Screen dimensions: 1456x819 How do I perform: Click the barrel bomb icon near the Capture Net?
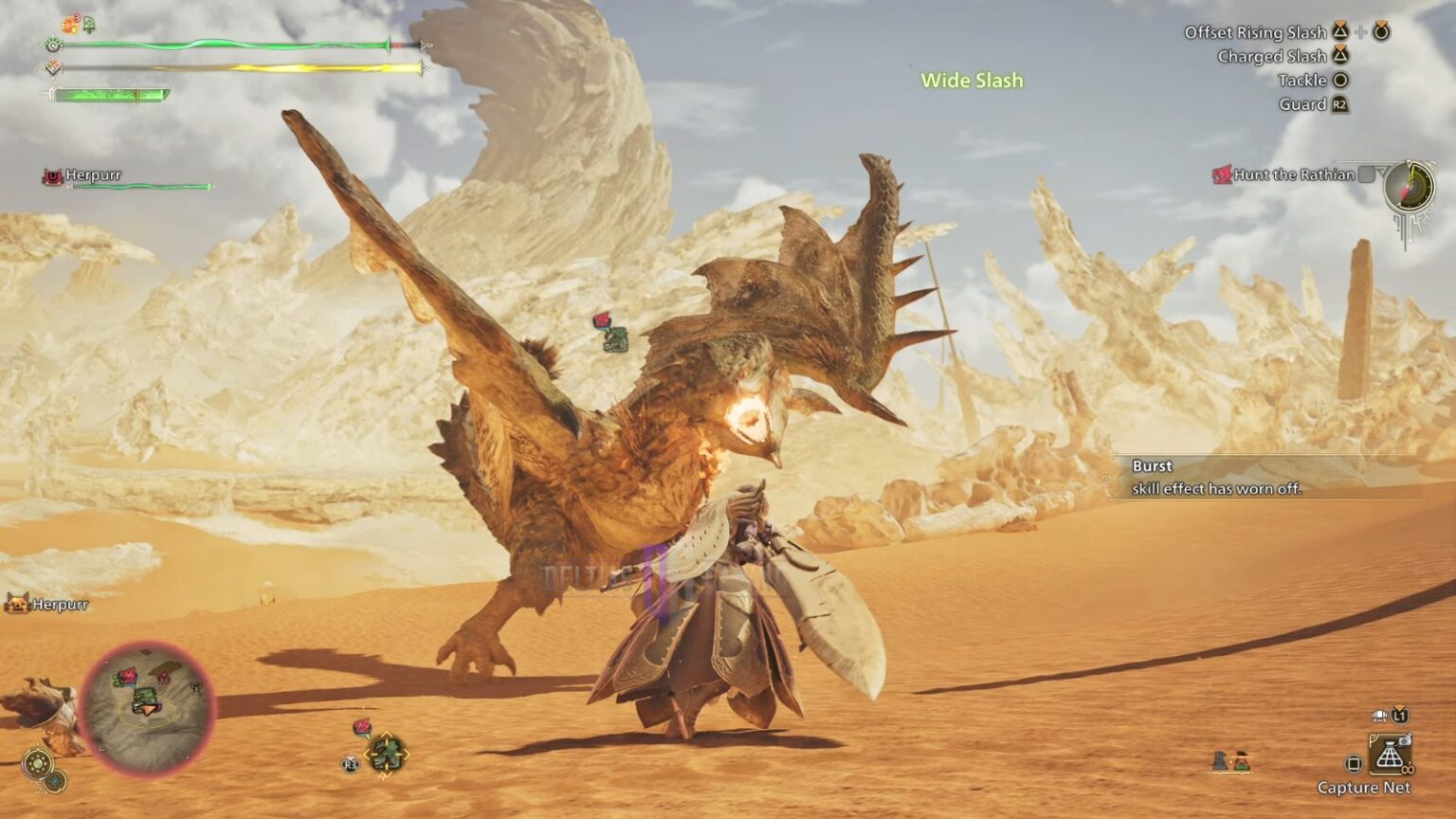click(1244, 762)
